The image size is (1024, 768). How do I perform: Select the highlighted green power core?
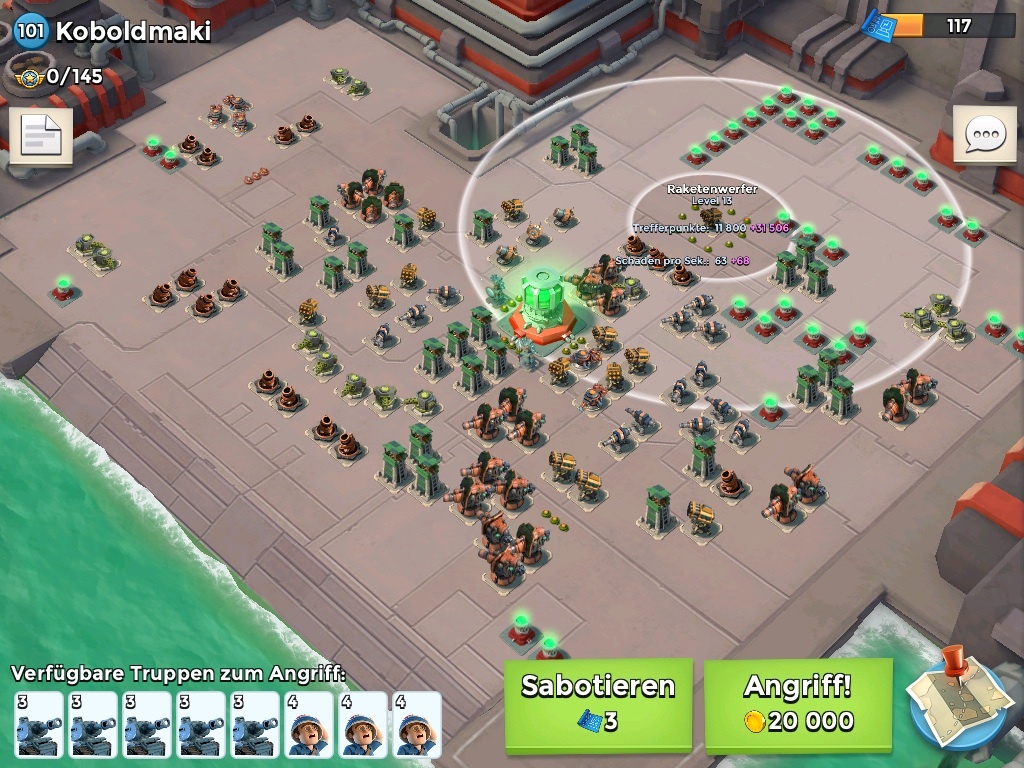(x=543, y=297)
